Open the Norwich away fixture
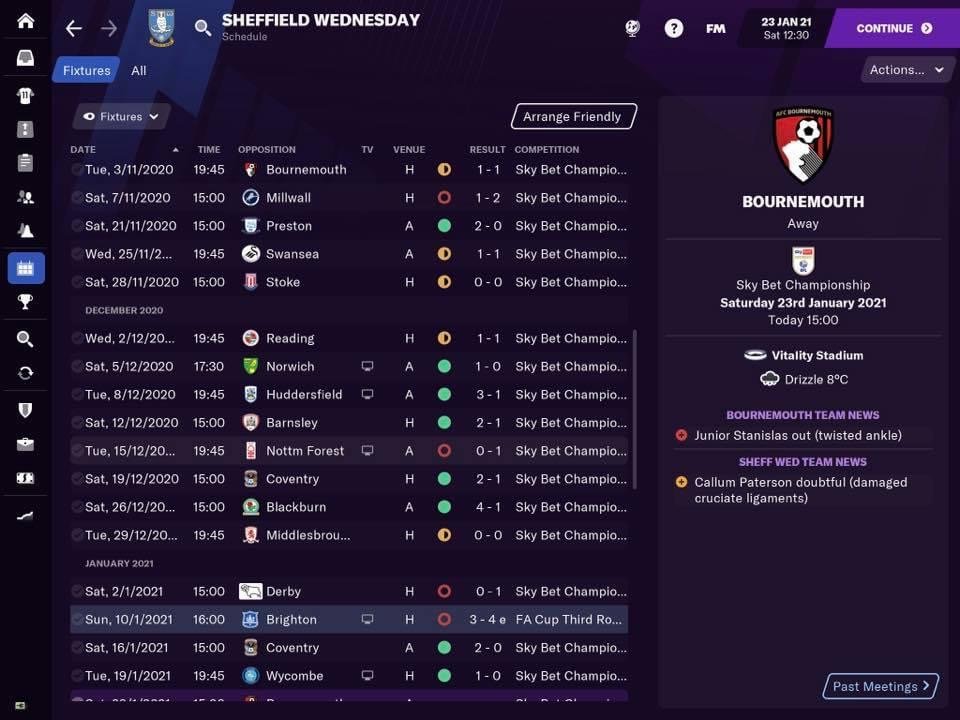 [x=349, y=367]
